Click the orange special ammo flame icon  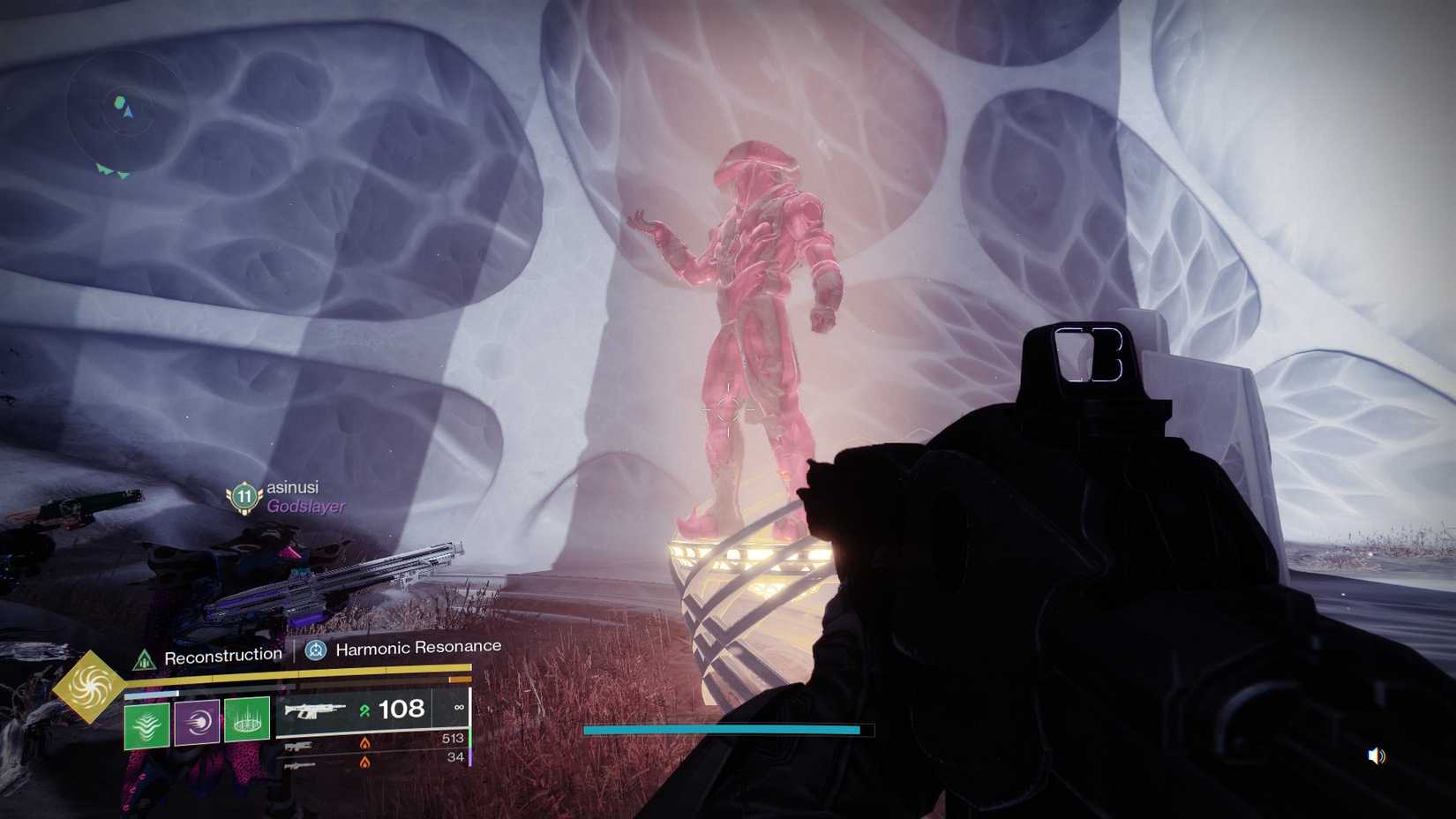pyautogui.click(x=364, y=744)
